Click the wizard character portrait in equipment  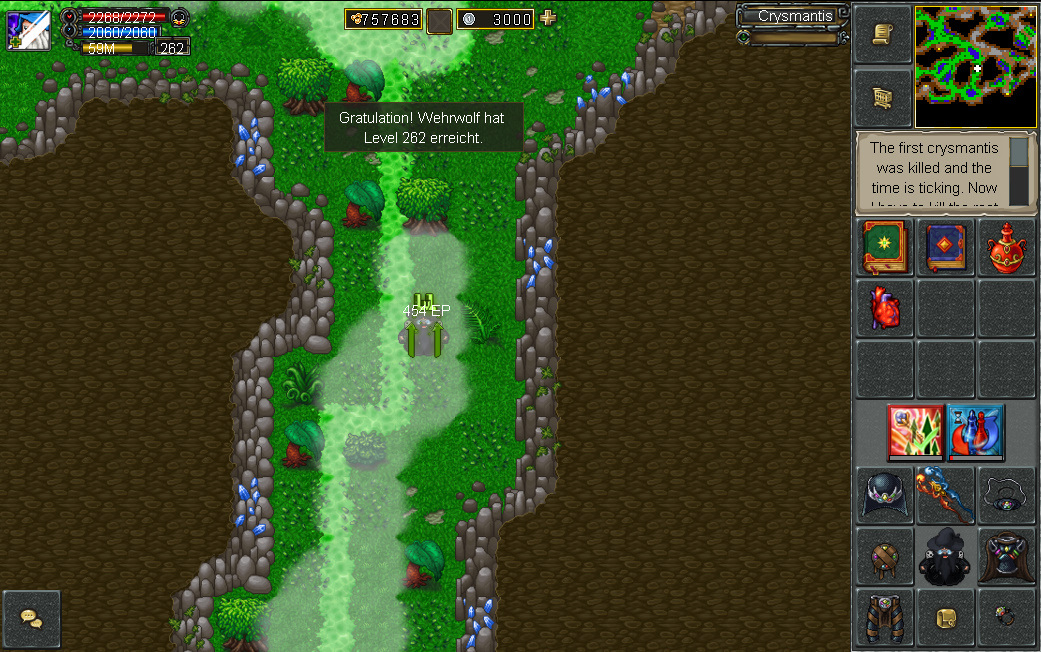pos(945,556)
